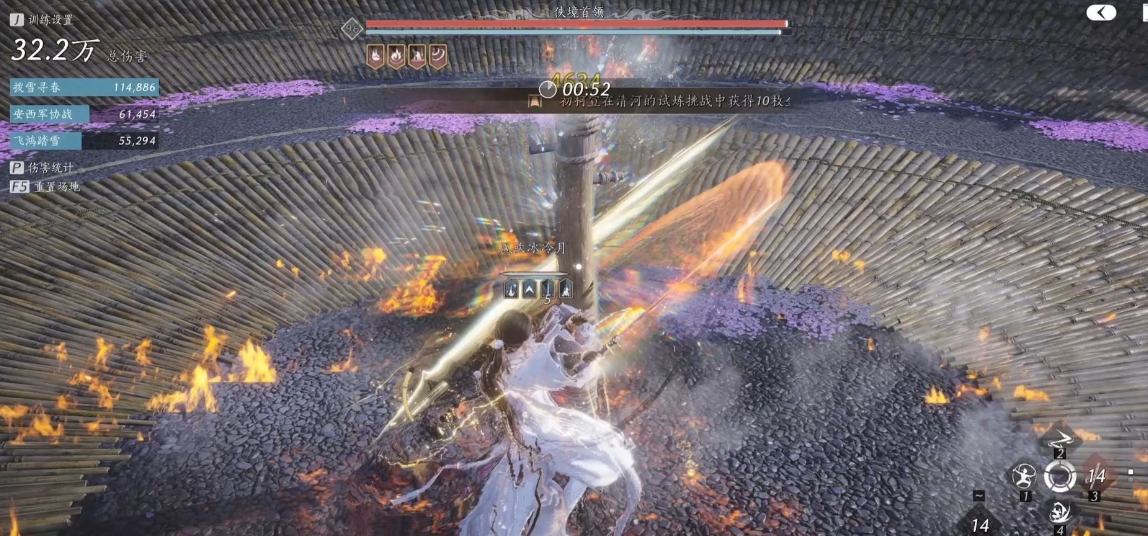Inspect the first boss status effect icon

(x=376, y=56)
